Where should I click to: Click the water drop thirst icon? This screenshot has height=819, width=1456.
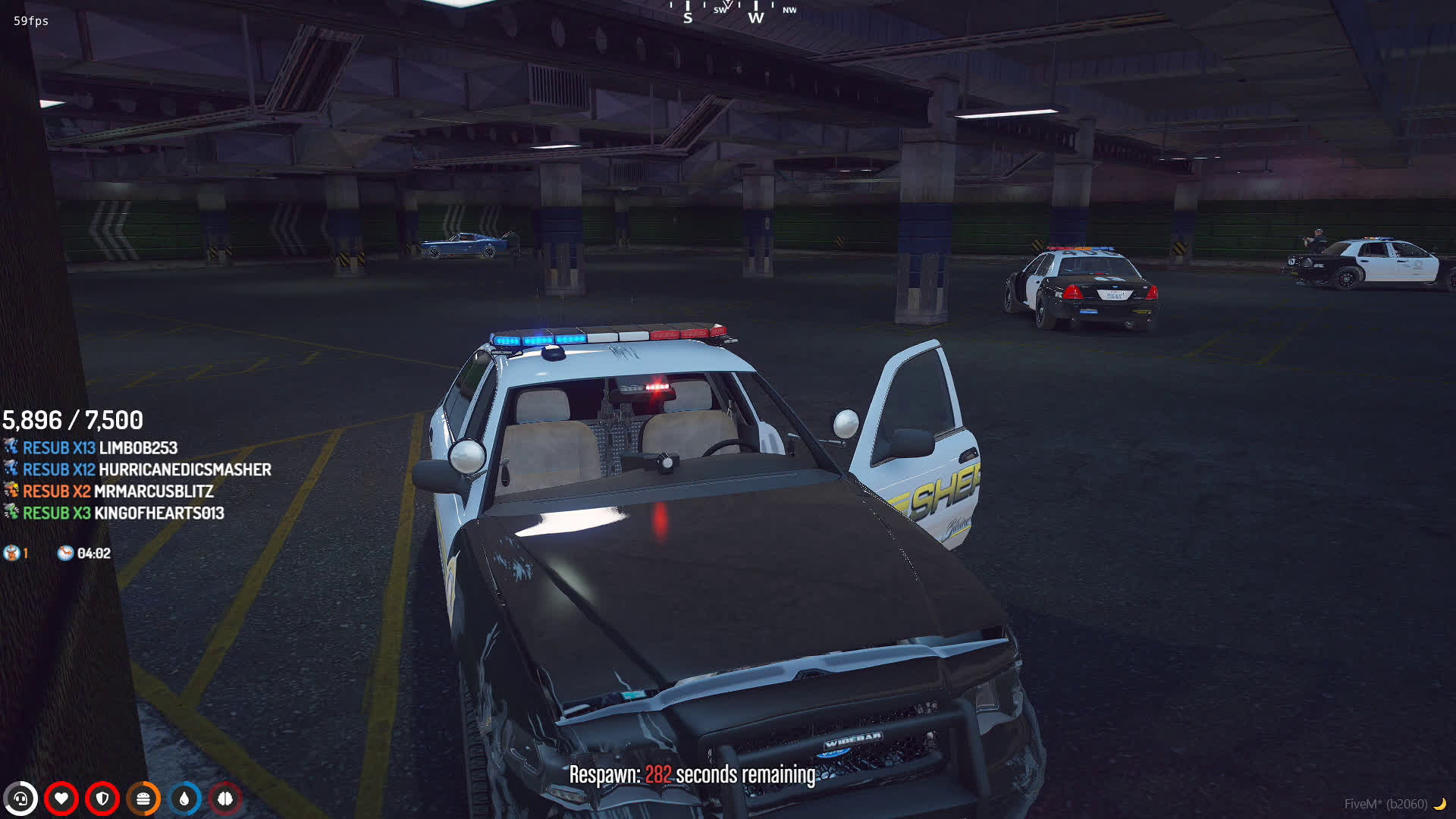pyautogui.click(x=184, y=799)
